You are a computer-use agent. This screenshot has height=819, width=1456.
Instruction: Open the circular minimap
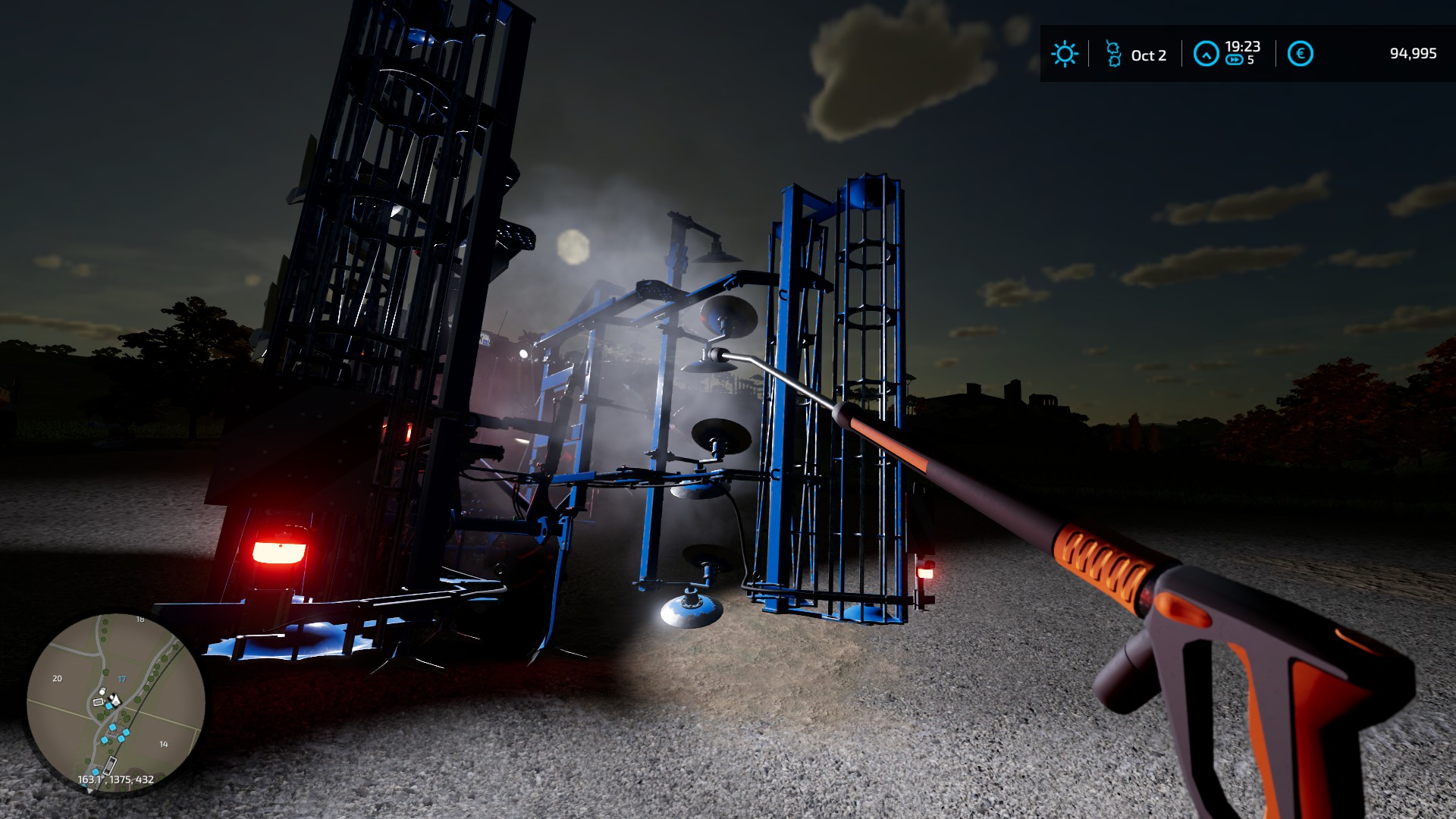(115, 703)
